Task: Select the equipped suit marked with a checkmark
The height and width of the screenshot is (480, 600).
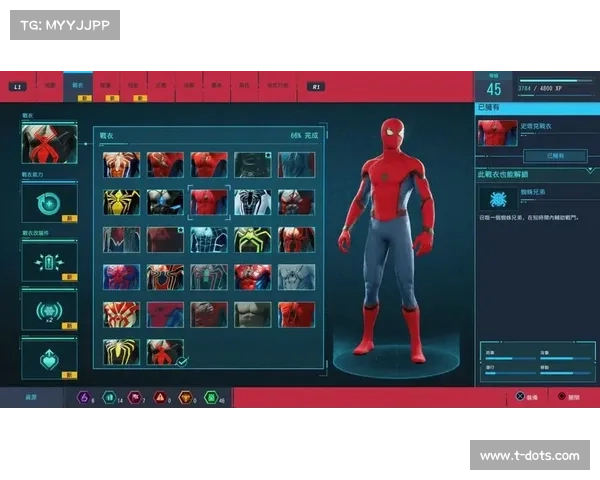Action: pyautogui.click(x=165, y=351)
